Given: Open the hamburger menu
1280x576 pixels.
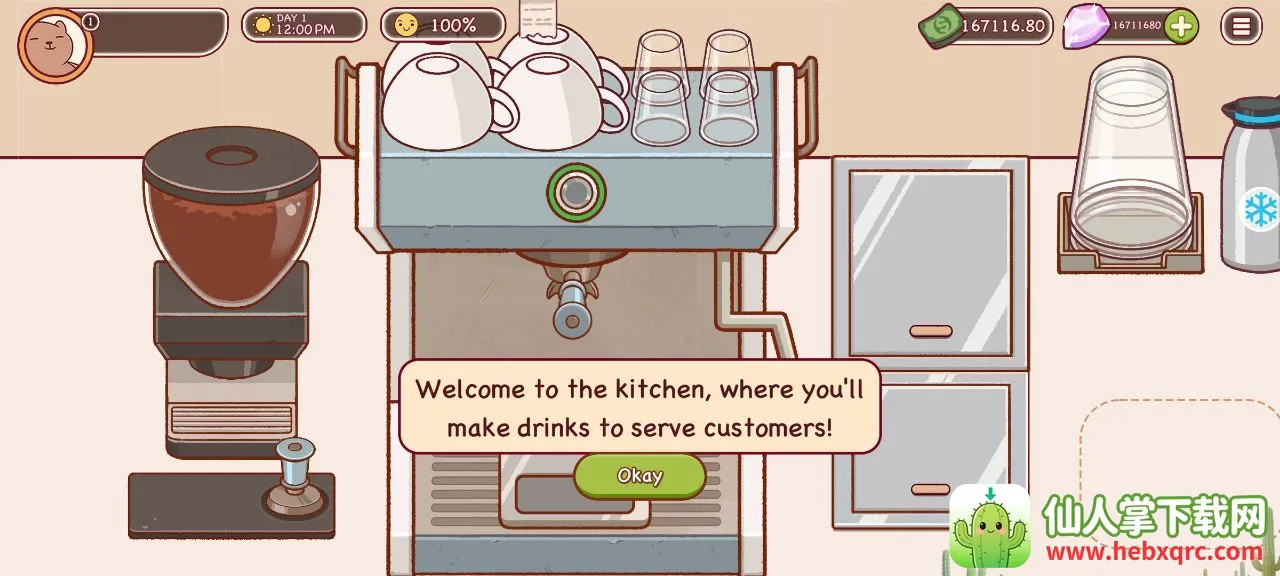Looking at the screenshot, I should click(1241, 27).
